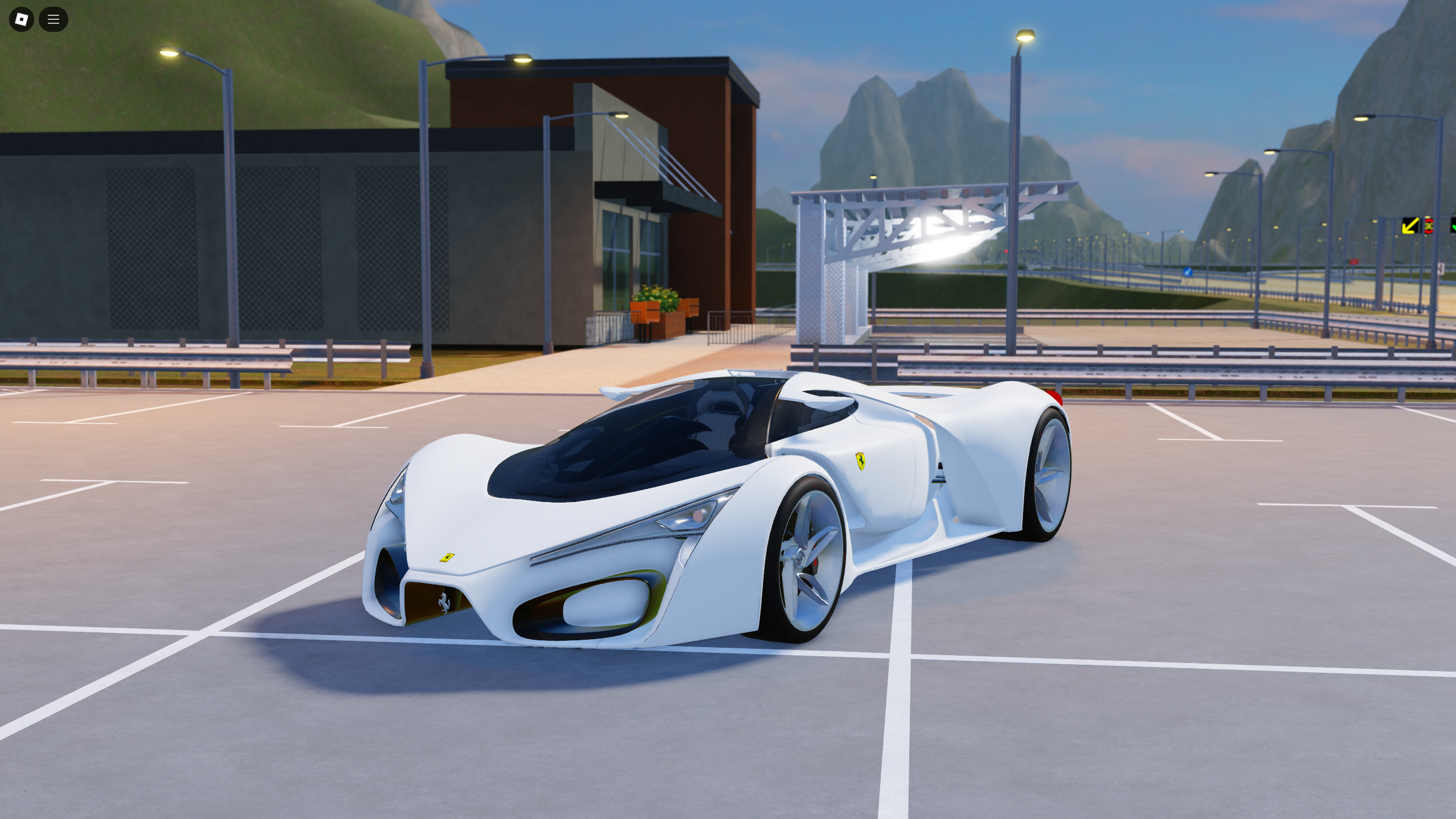Click the yellow arrow sign in the distance

click(x=1411, y=226)
